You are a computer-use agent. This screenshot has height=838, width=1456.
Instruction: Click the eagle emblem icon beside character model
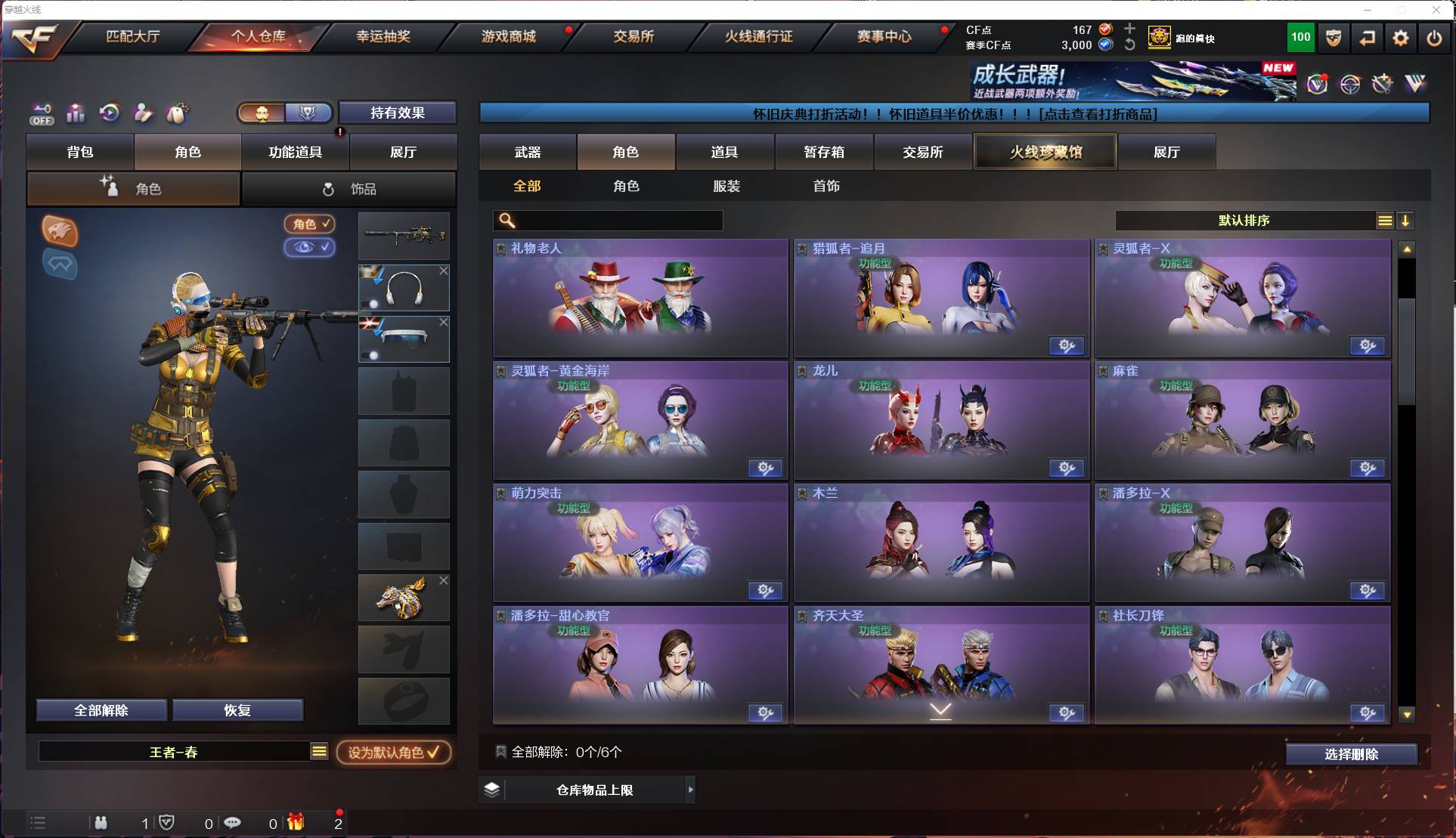pos(59,232)
